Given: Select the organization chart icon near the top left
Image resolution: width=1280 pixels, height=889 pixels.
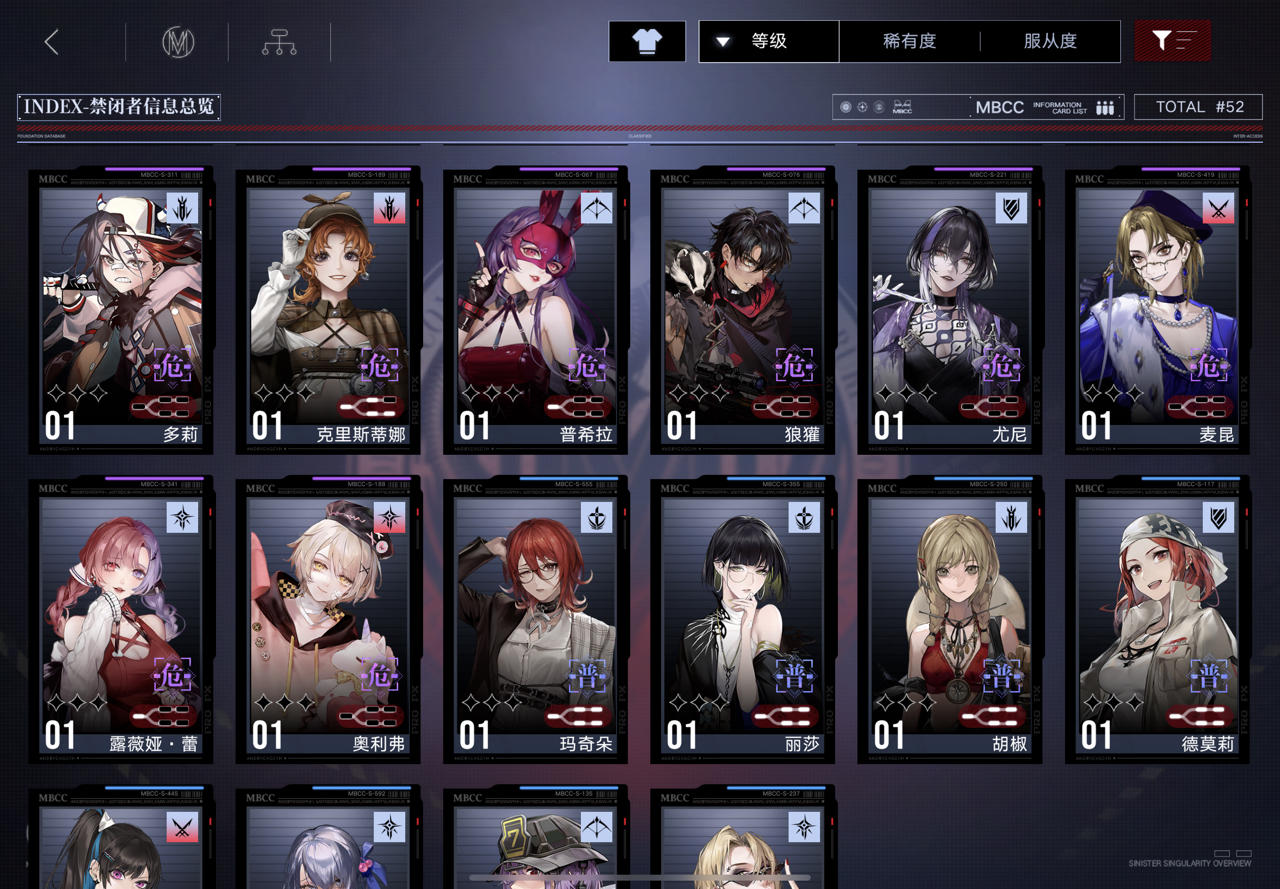Looking at the screenshot, I should (x=277, y=41).
